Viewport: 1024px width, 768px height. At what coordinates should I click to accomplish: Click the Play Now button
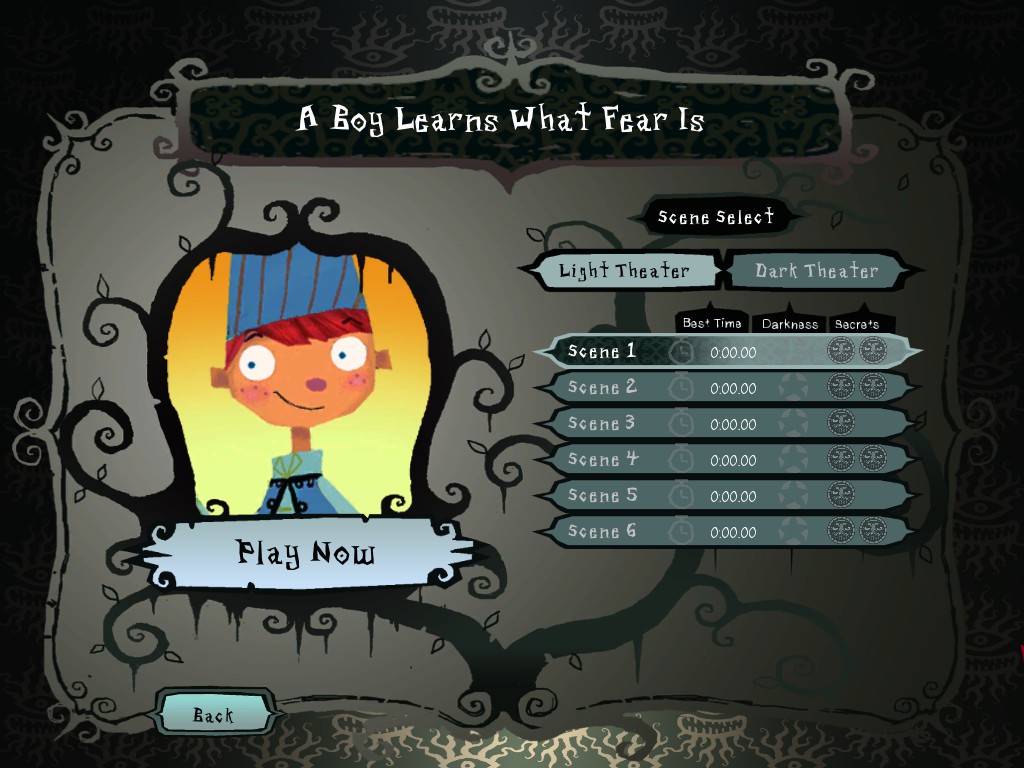(x=305, y=551)
